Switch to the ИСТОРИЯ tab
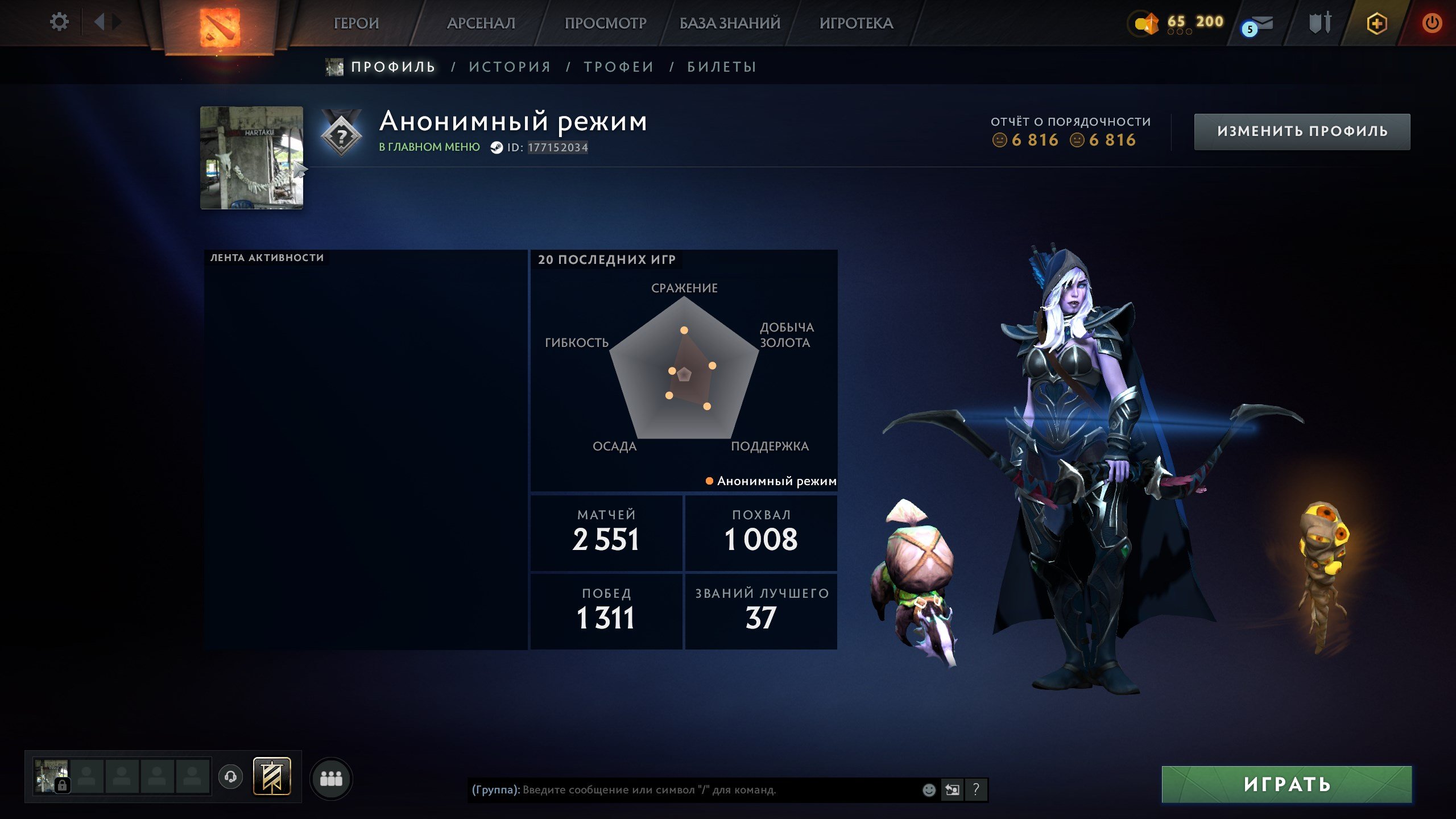 click(x=509, y=67)
